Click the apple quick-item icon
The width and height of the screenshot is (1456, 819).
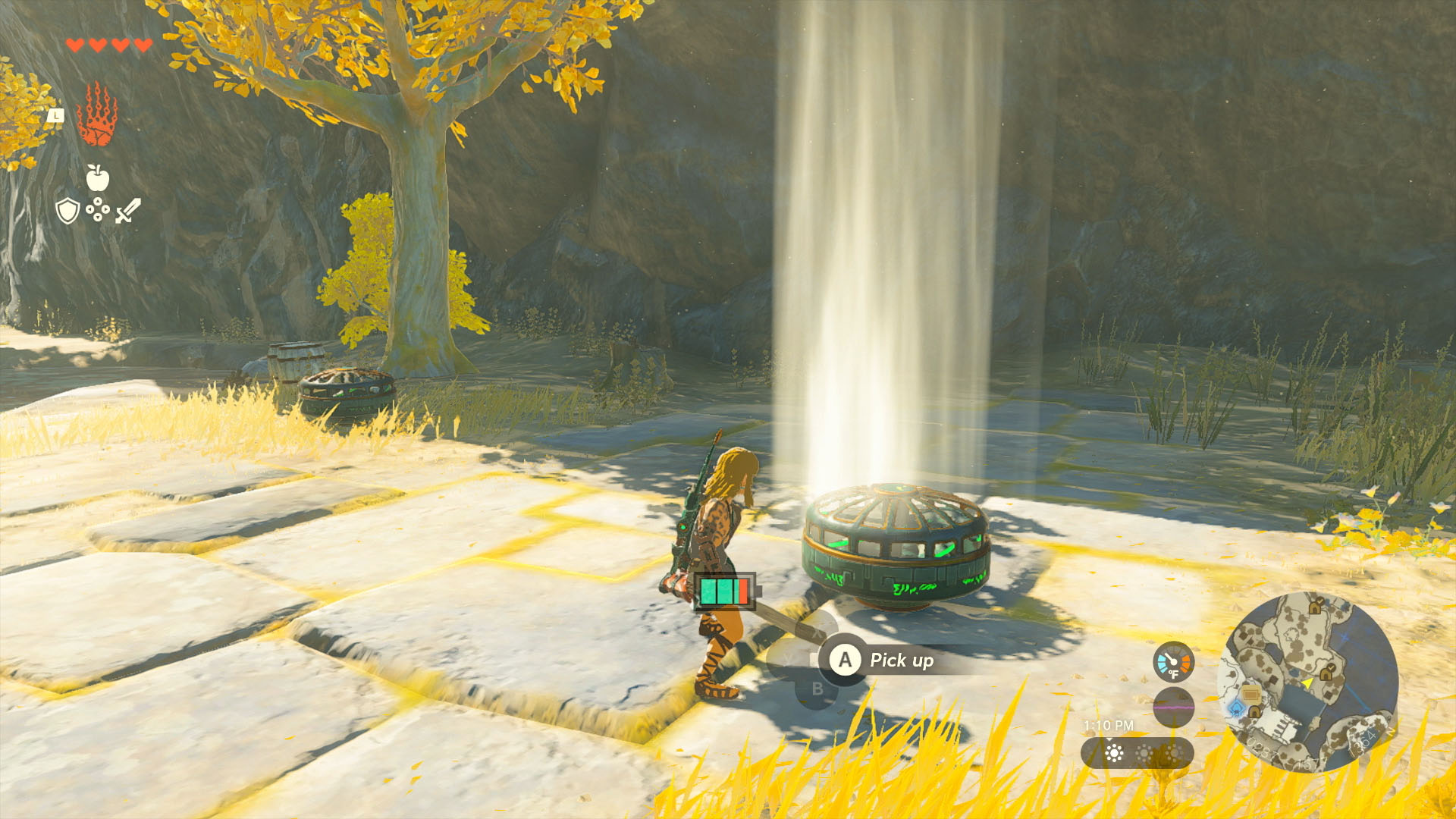pos(97,177)
